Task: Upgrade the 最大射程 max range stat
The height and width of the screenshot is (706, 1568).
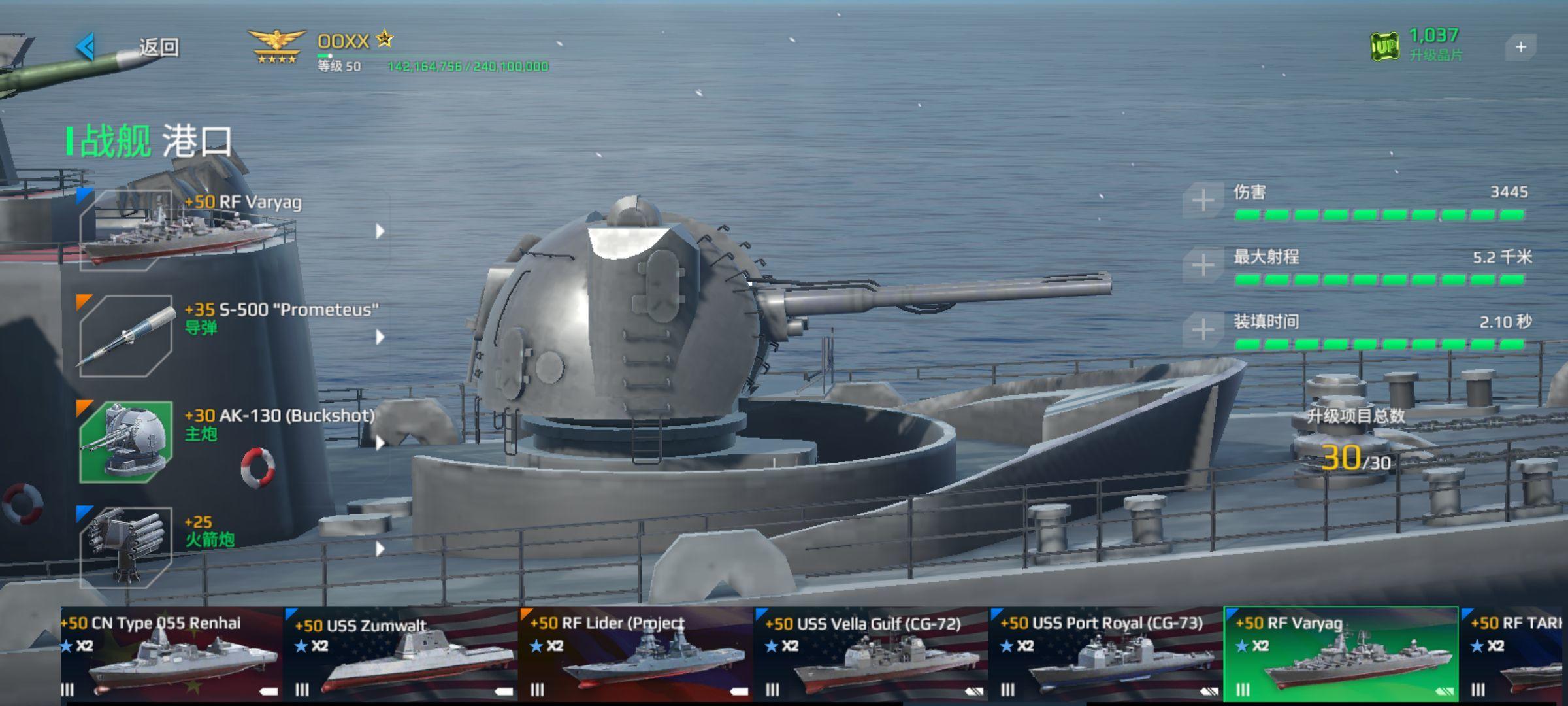Action: pos(1203,265)
